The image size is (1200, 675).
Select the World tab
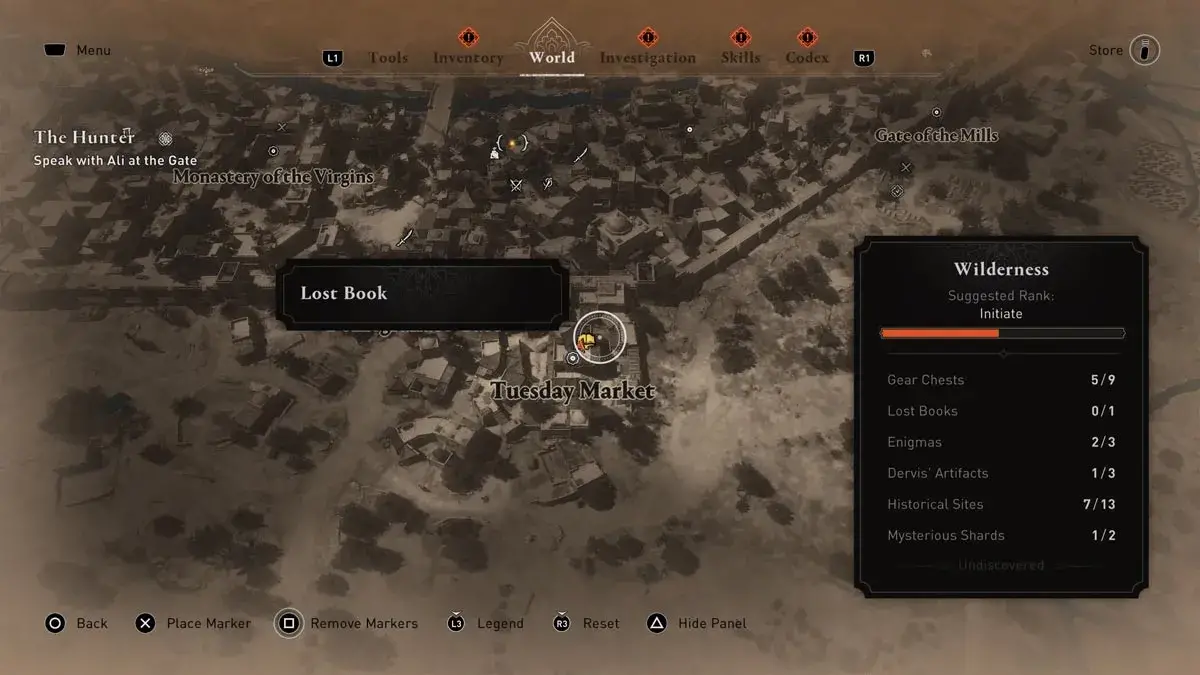click(552, 57)
